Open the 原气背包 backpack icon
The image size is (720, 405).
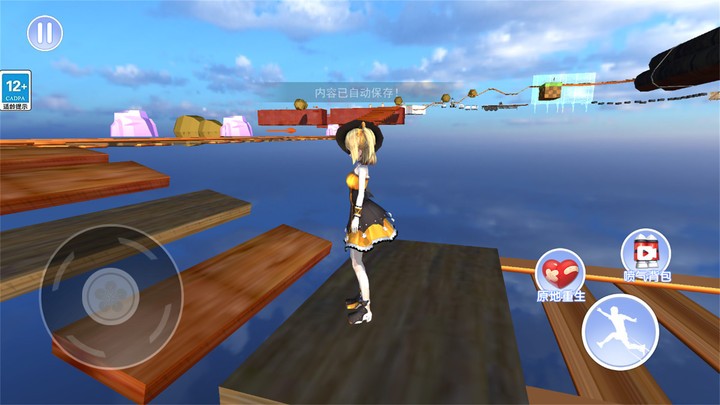coord(646,253)
